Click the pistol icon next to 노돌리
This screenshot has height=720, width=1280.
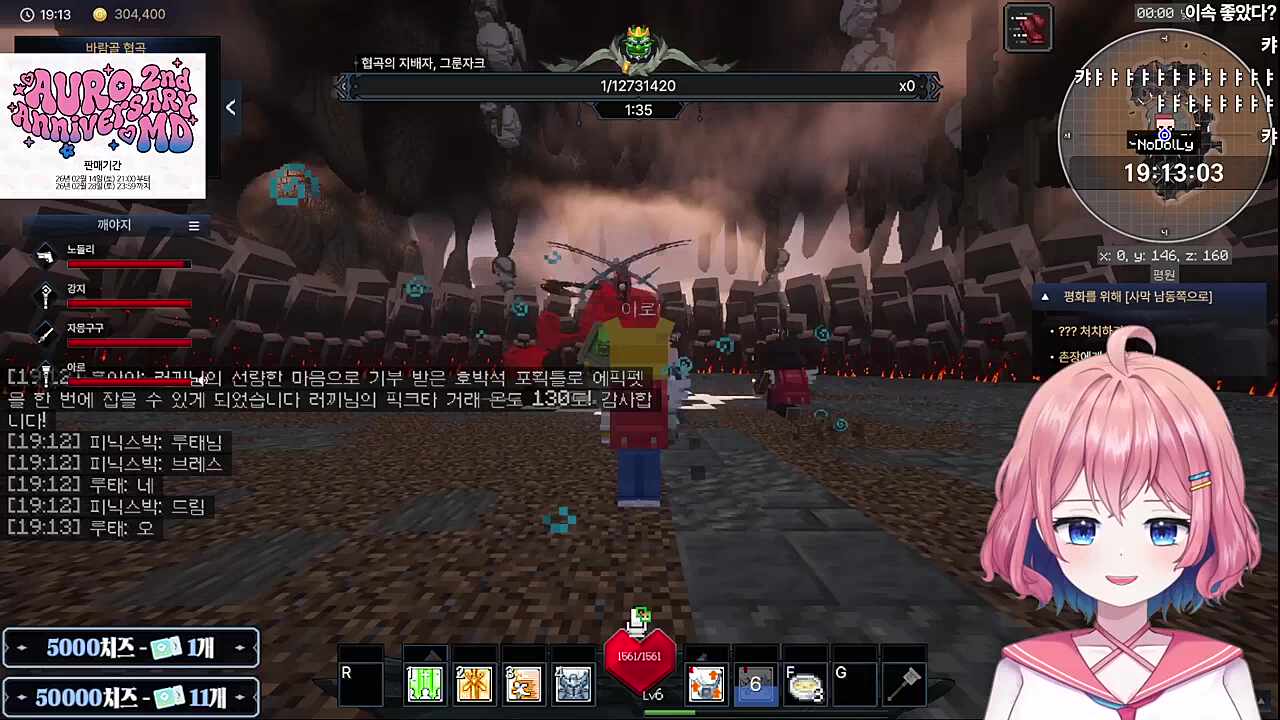click(45, 255)
